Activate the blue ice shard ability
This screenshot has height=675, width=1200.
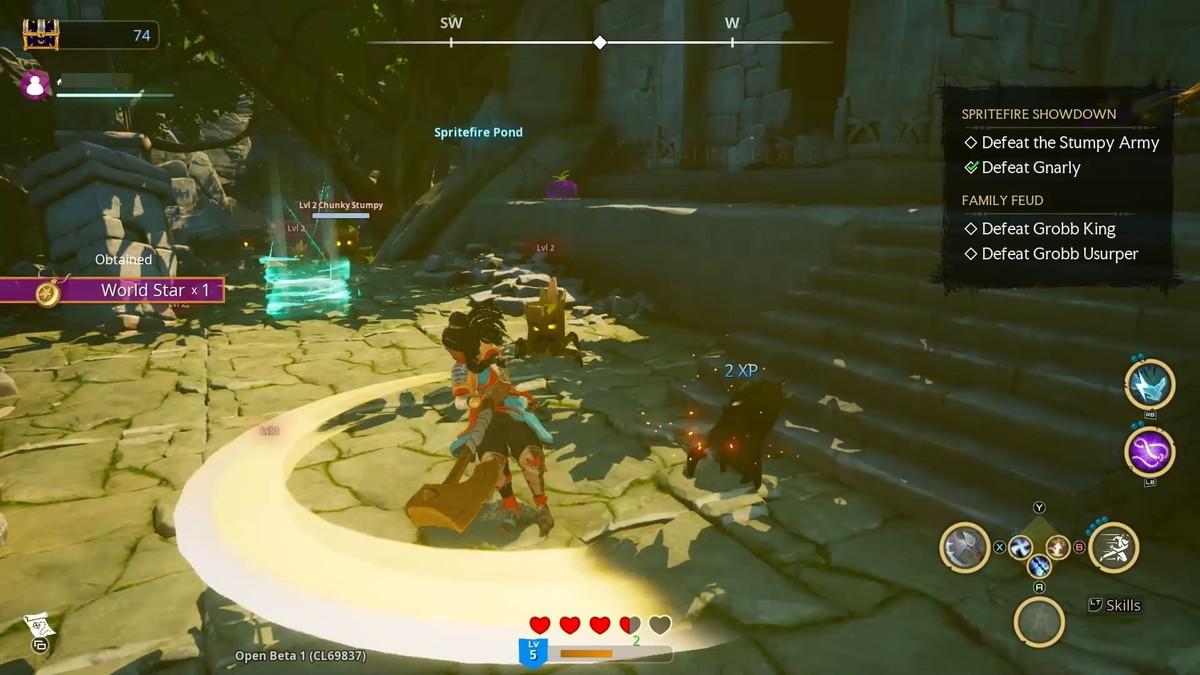[x=1149, y=384]
